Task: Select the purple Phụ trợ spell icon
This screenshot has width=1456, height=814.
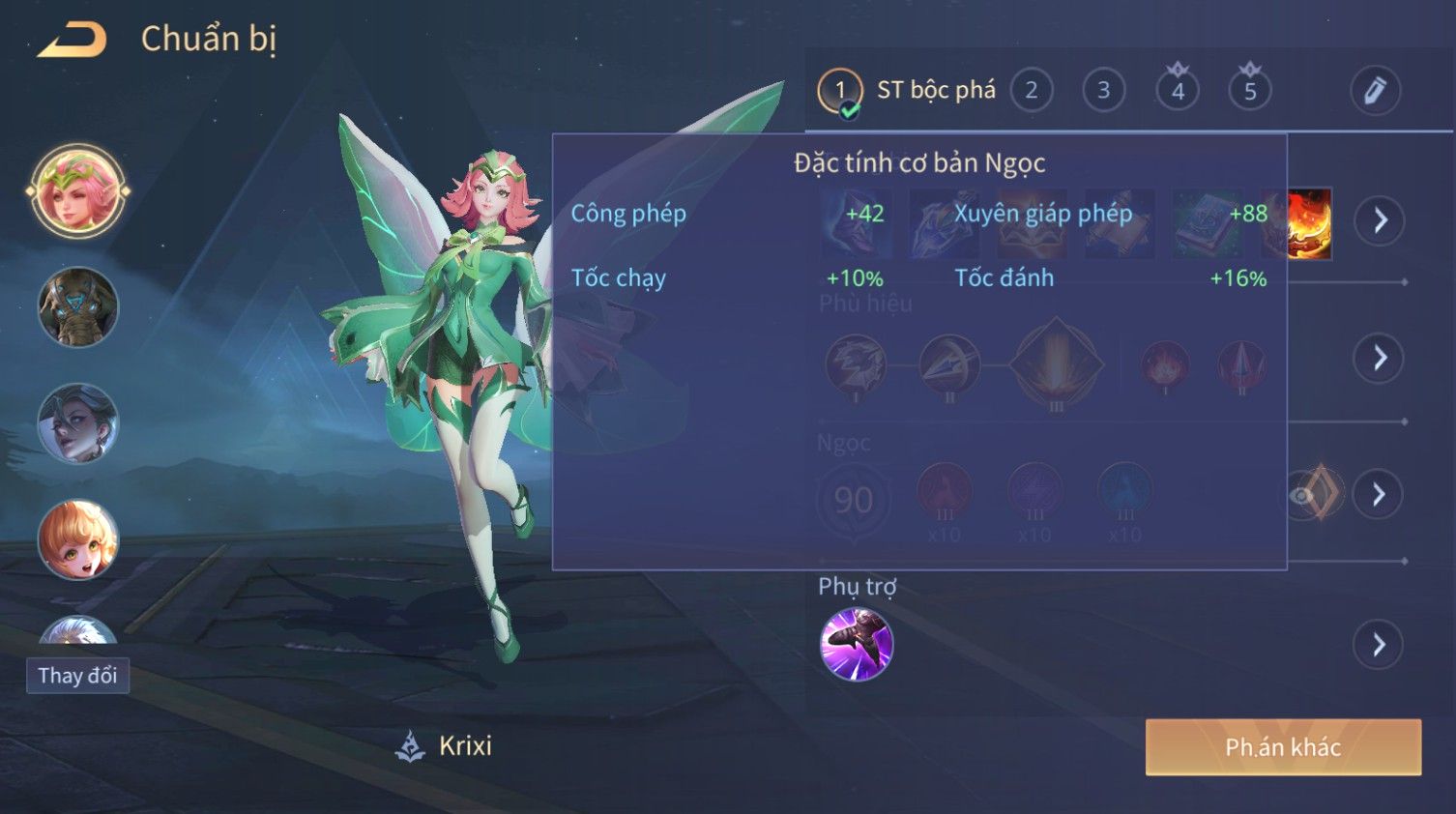Action: (x=856, y=645)
